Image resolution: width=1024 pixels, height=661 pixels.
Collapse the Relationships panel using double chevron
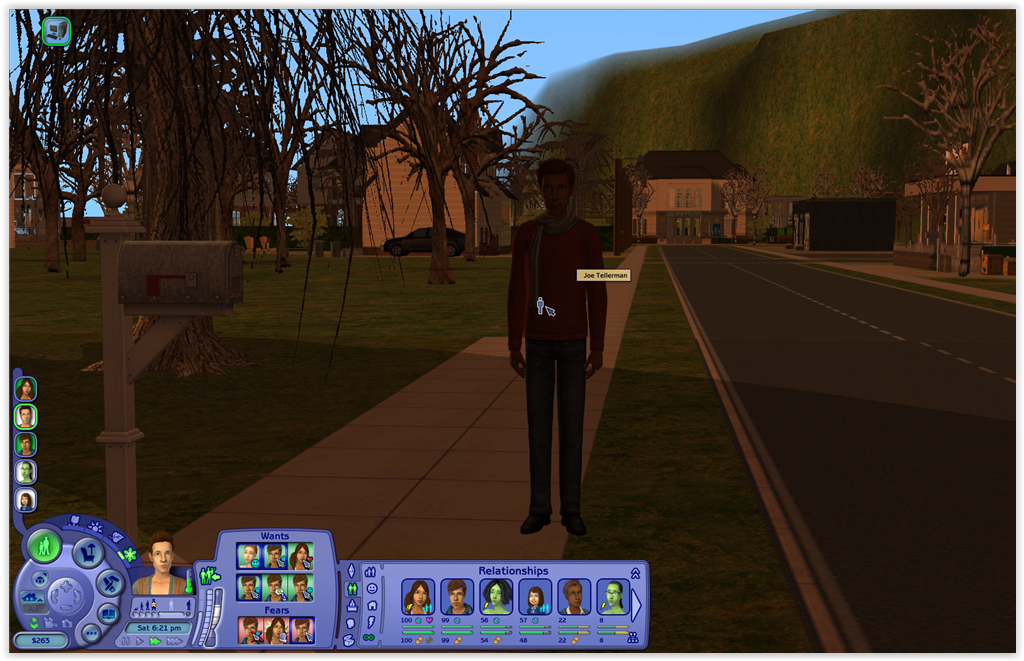pos(635,573)
